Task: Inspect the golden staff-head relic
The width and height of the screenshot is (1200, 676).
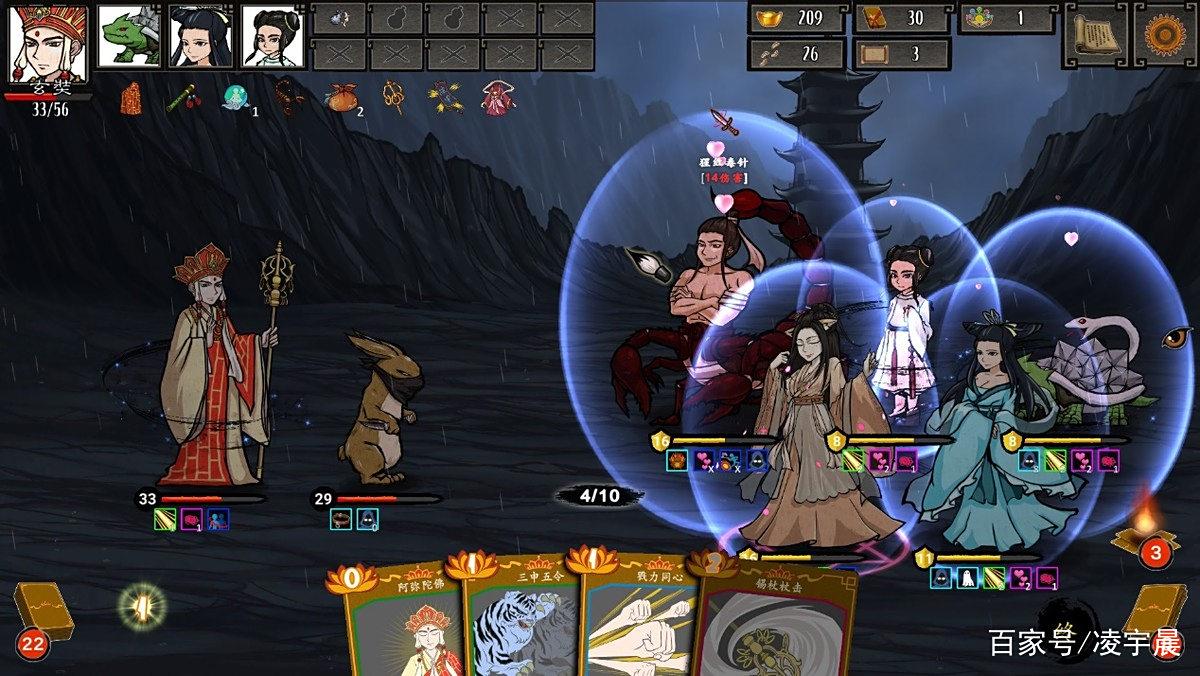Action: [x=394, y=97]
